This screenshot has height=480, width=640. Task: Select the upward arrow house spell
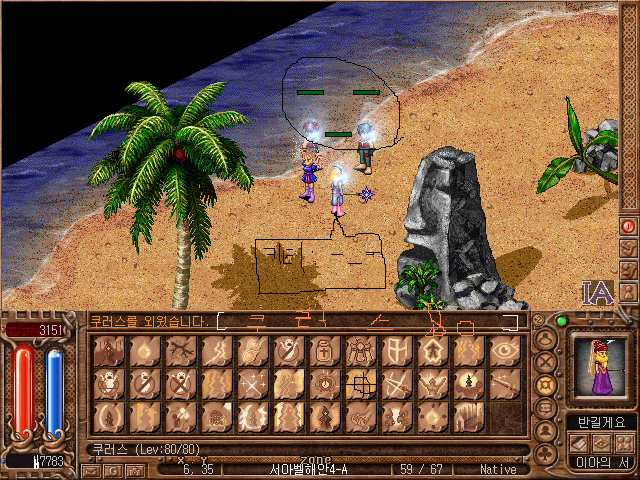coord(433,350)
